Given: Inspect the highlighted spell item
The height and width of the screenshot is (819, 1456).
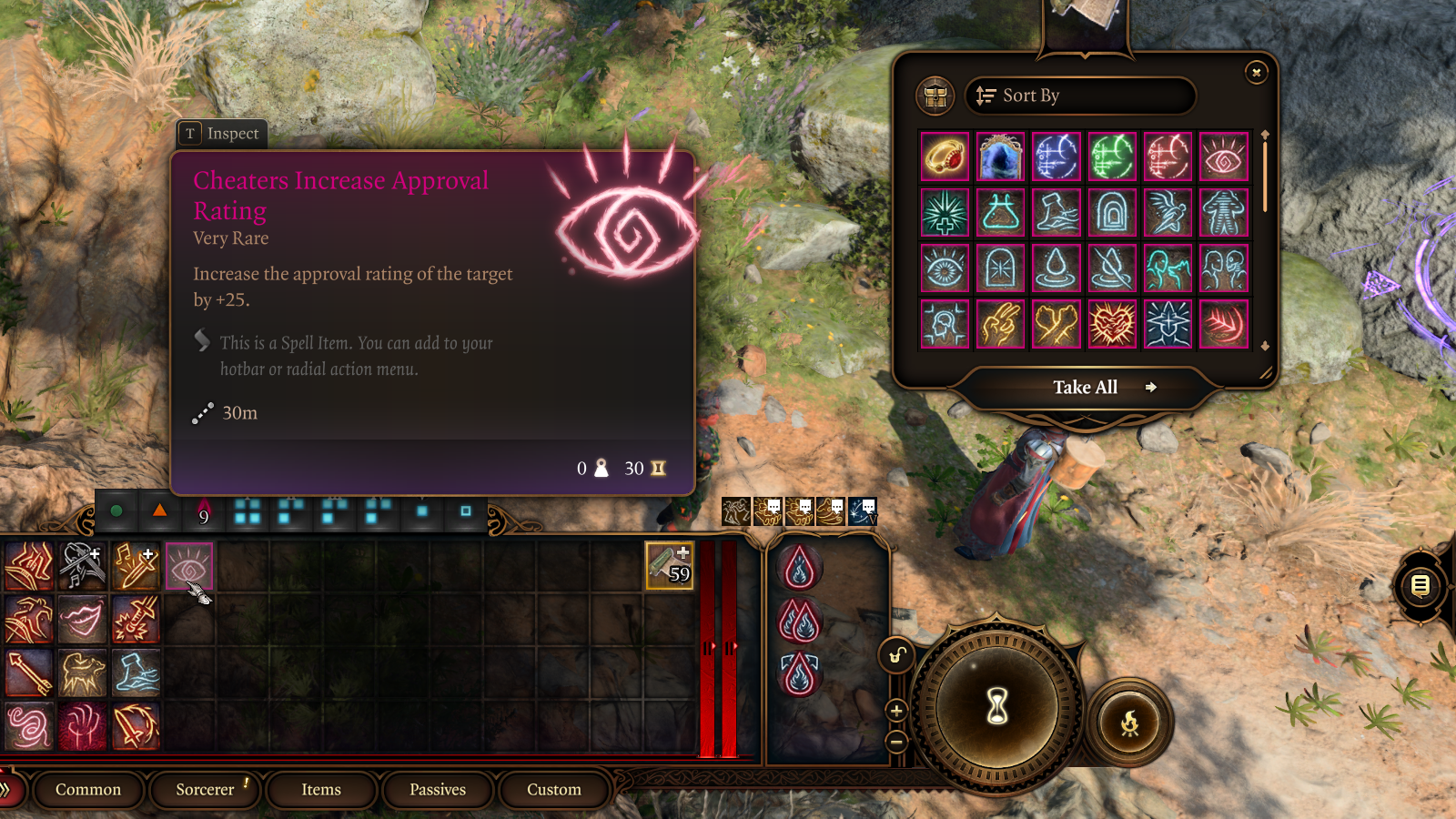Looking at the screenshot, I should coord(221,134).
